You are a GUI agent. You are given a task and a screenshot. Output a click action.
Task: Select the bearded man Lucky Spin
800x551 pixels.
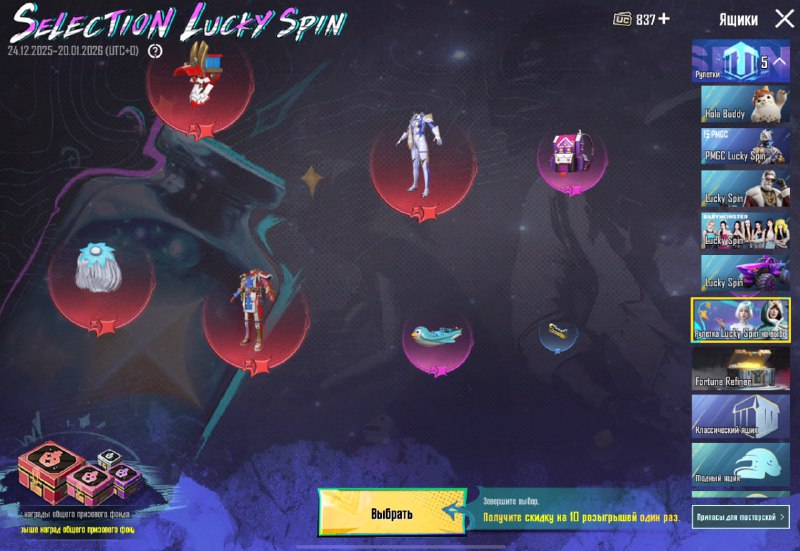point(741,188)
